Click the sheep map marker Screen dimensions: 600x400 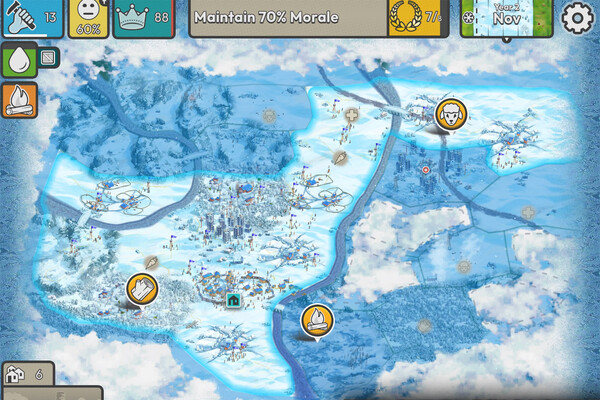click(x=450, y=113)
